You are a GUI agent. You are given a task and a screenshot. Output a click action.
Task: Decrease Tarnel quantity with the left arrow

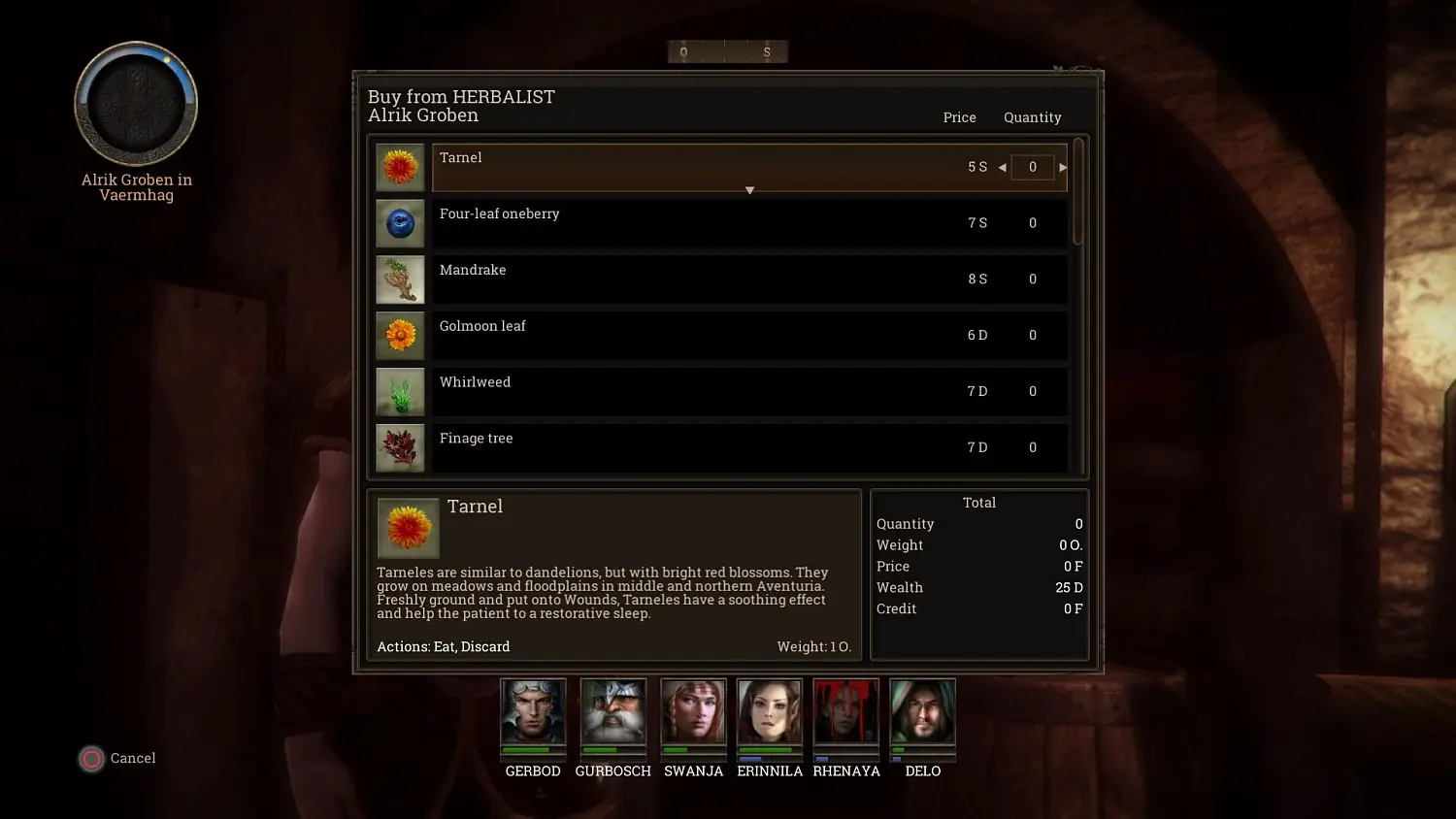(1002, 167)
